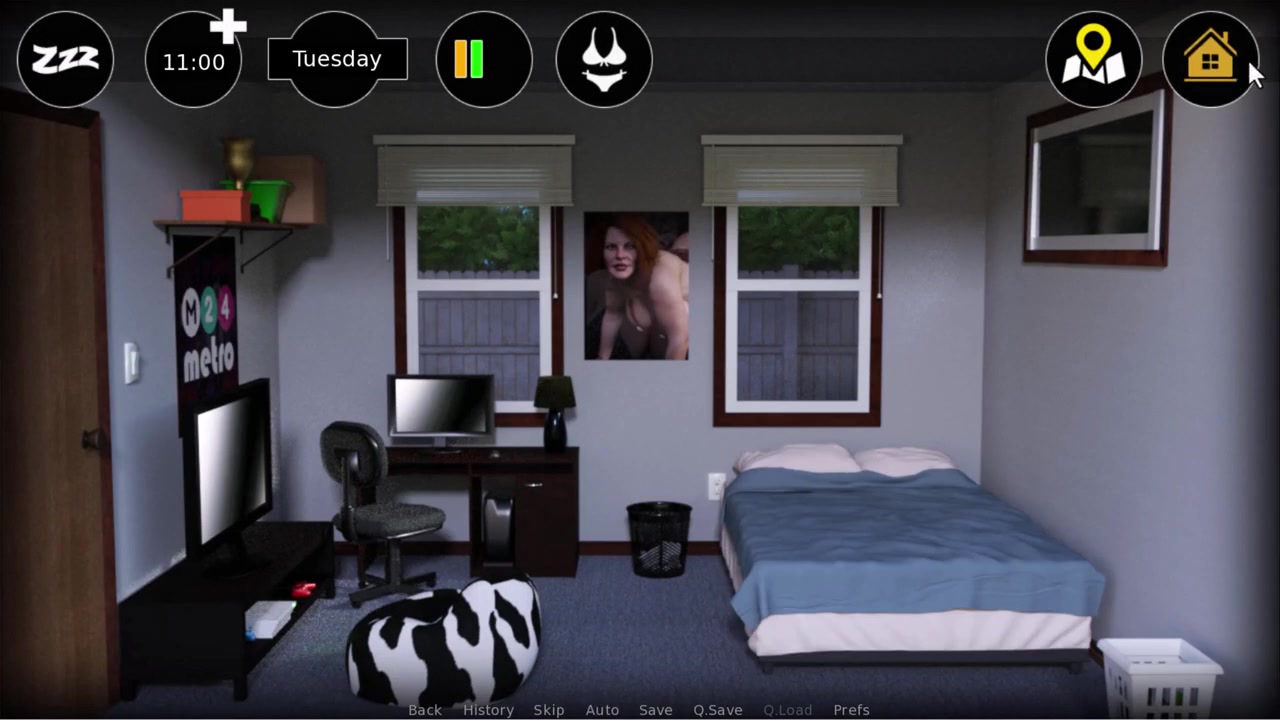Open the city map icon
The width and height of the screenshot is (1280, 720).
[1093, 60]
